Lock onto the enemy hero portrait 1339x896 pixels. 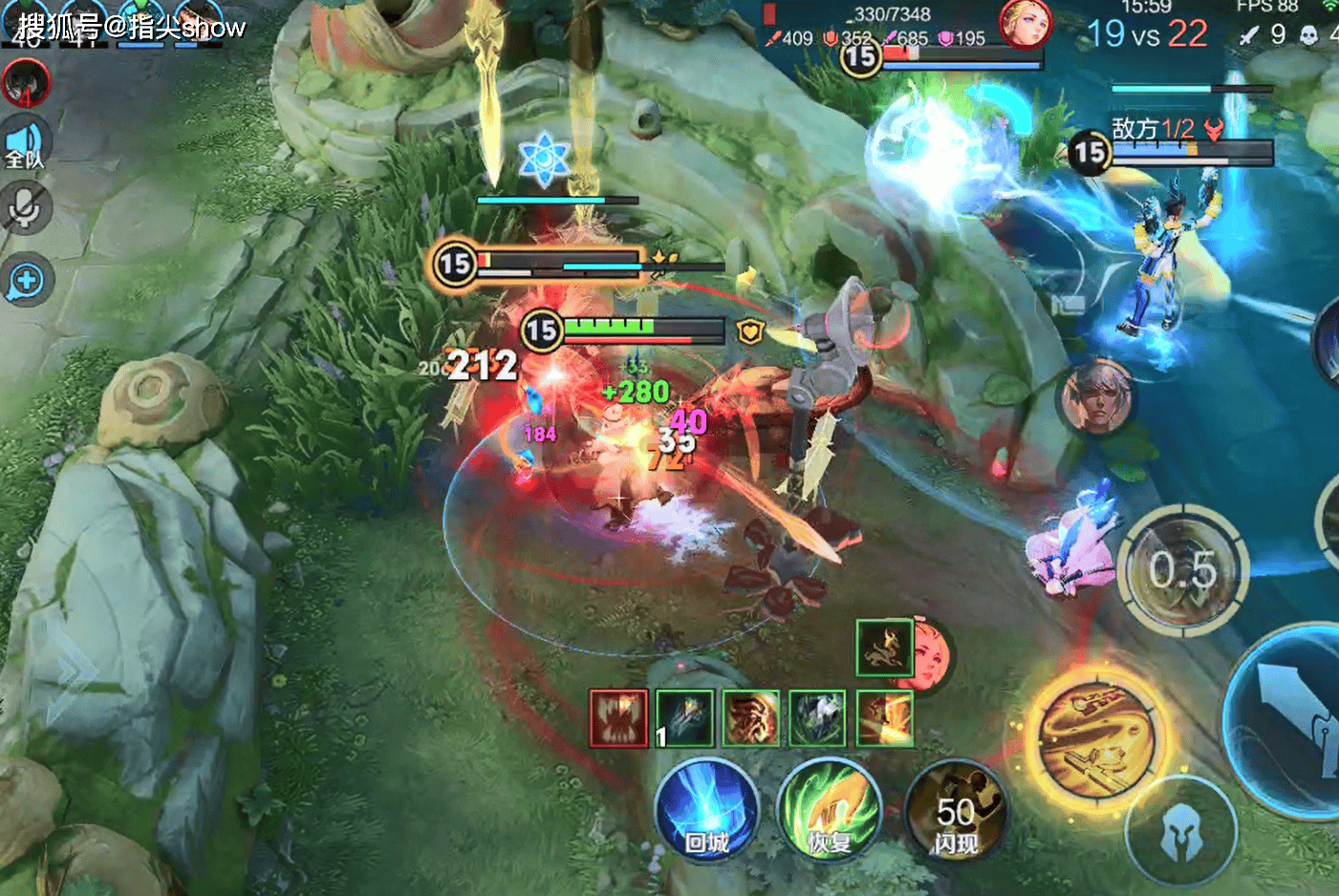pyautogui.click(x=1098, y=399)
